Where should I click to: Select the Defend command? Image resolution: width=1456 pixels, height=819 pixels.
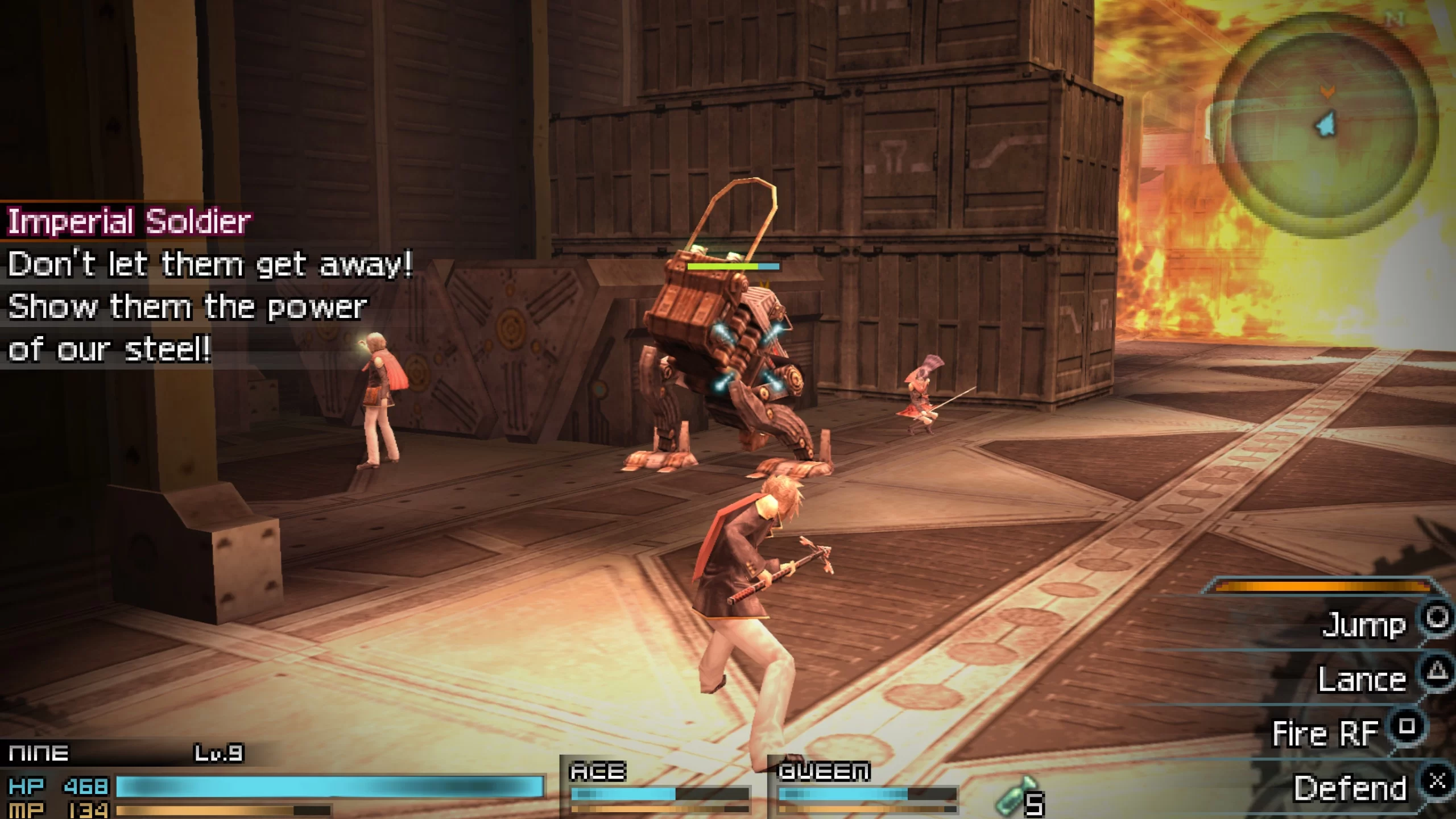(1350, 788)
